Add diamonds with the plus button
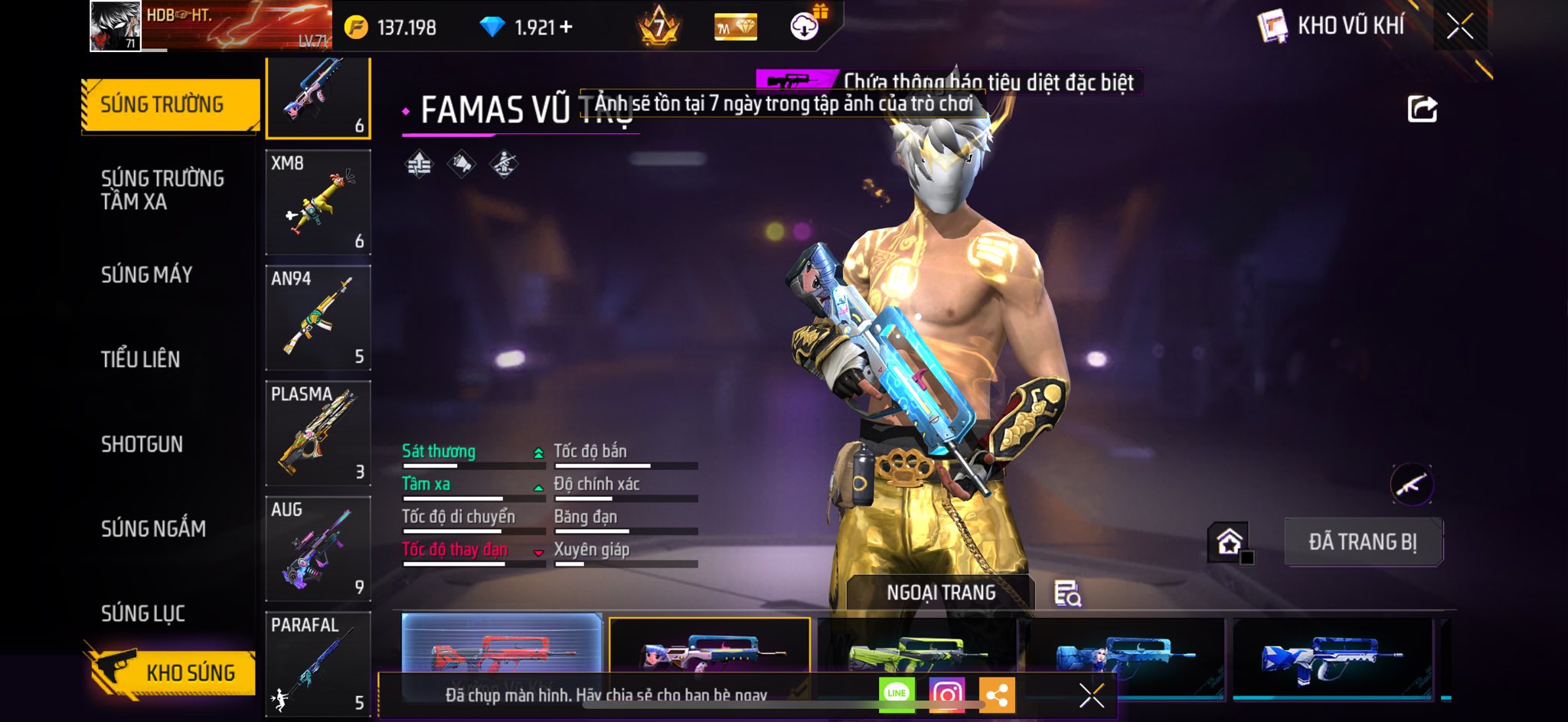Screen dimensions: 1568x722 pyautogui.click(x=566, y=28)
